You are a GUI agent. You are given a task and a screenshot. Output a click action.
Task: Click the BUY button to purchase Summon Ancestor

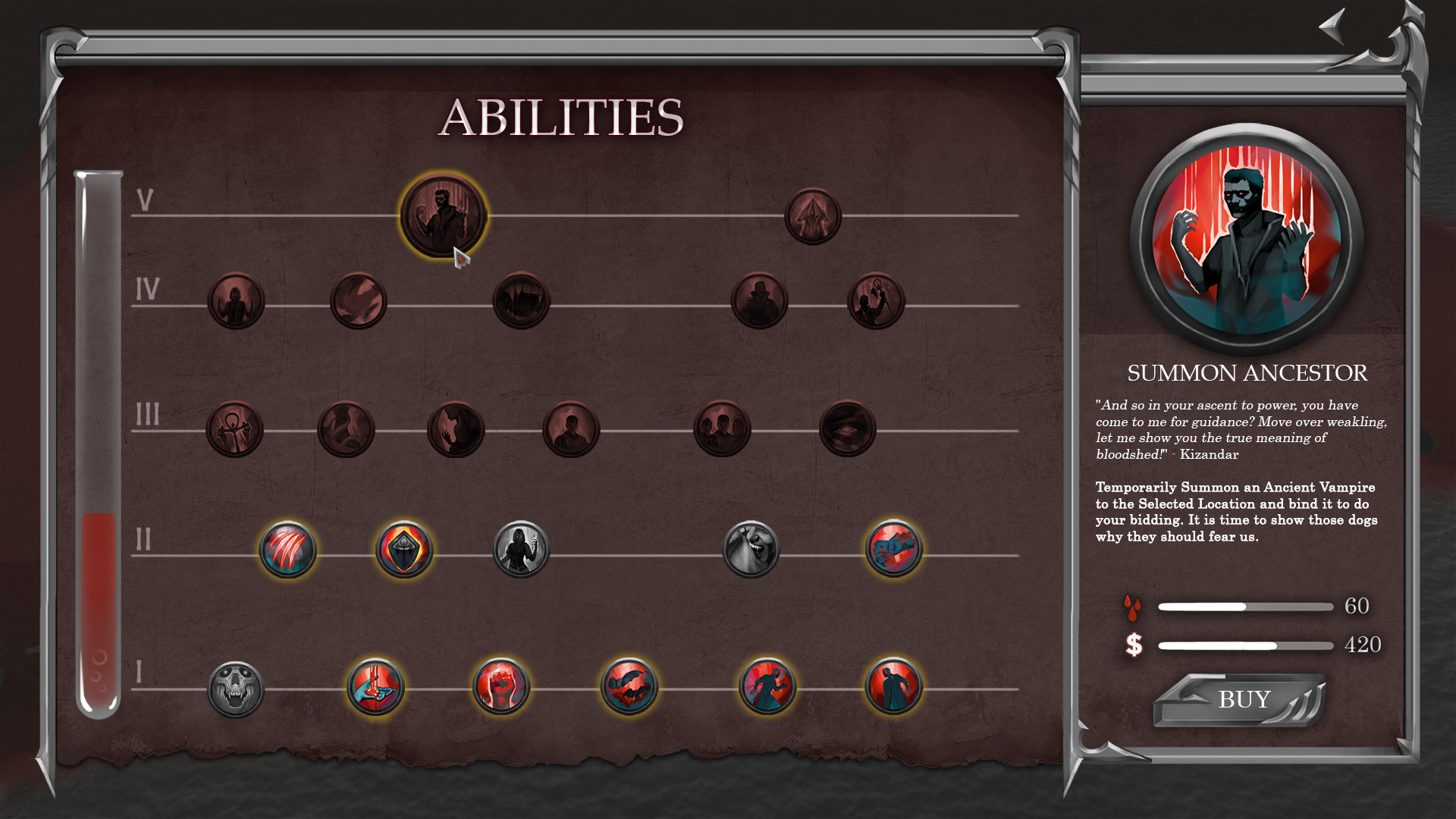pyautogui.click(x=1244, y=698)
